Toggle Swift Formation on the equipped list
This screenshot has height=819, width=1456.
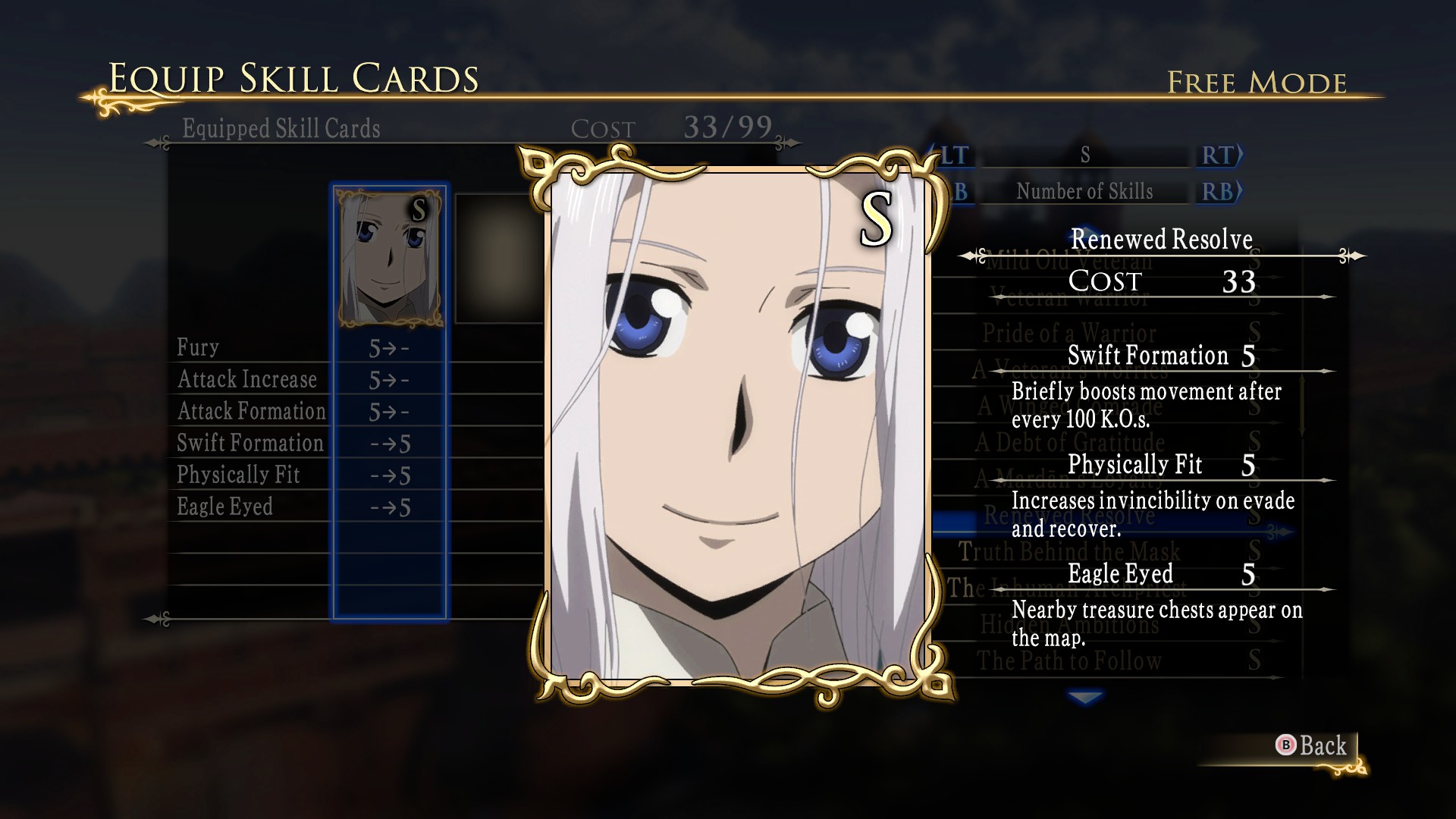click(x=250, y=443)
